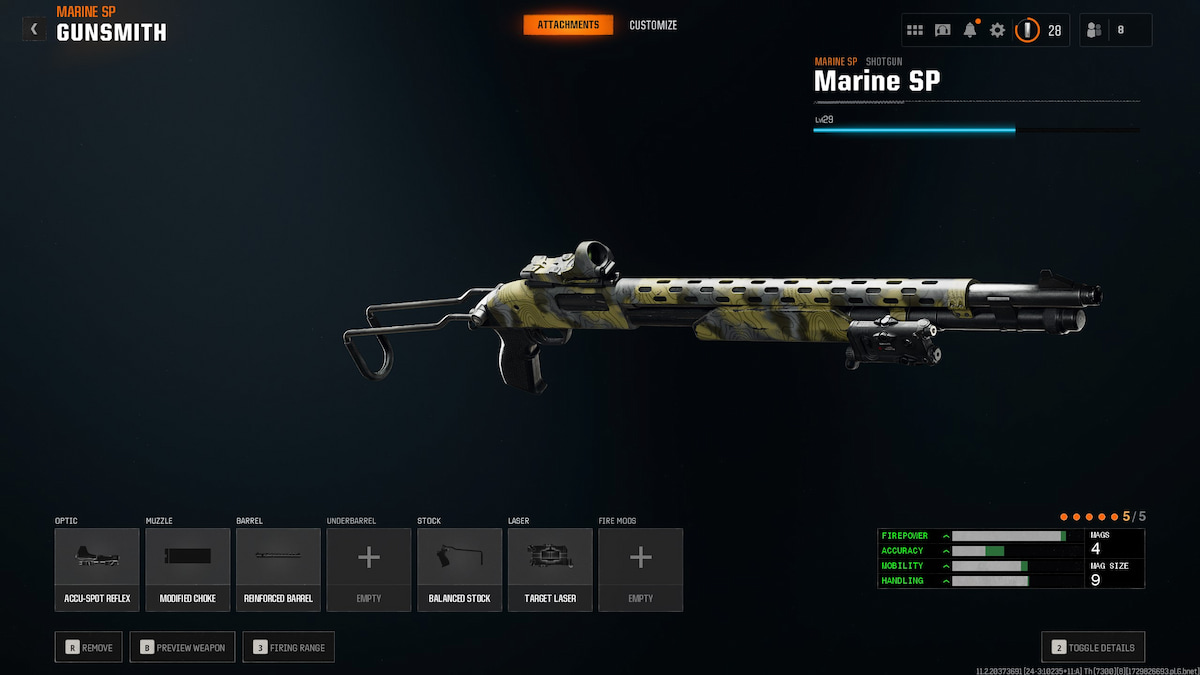Enter the Firing Range
The image size is (1200, 675).
point(290,647)
